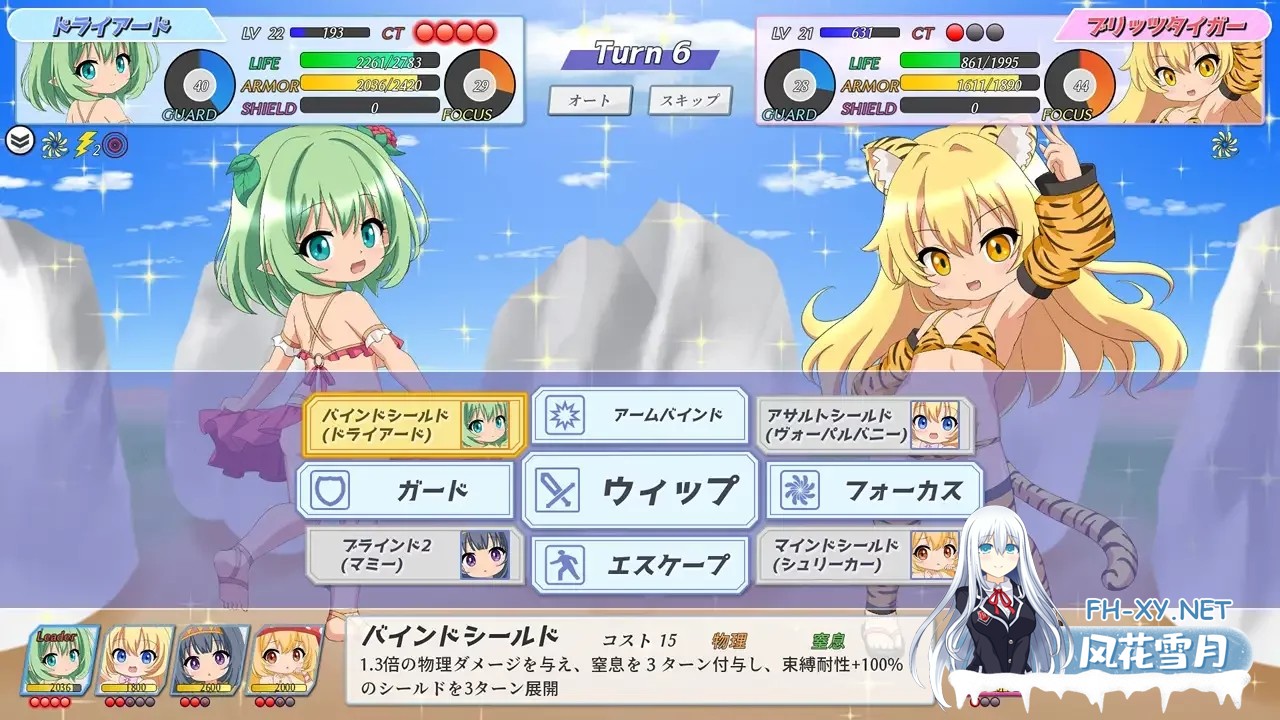Select the マインドシールド (シュリーカー) skill
This screenshot has height=720, width=1280.
864,556
